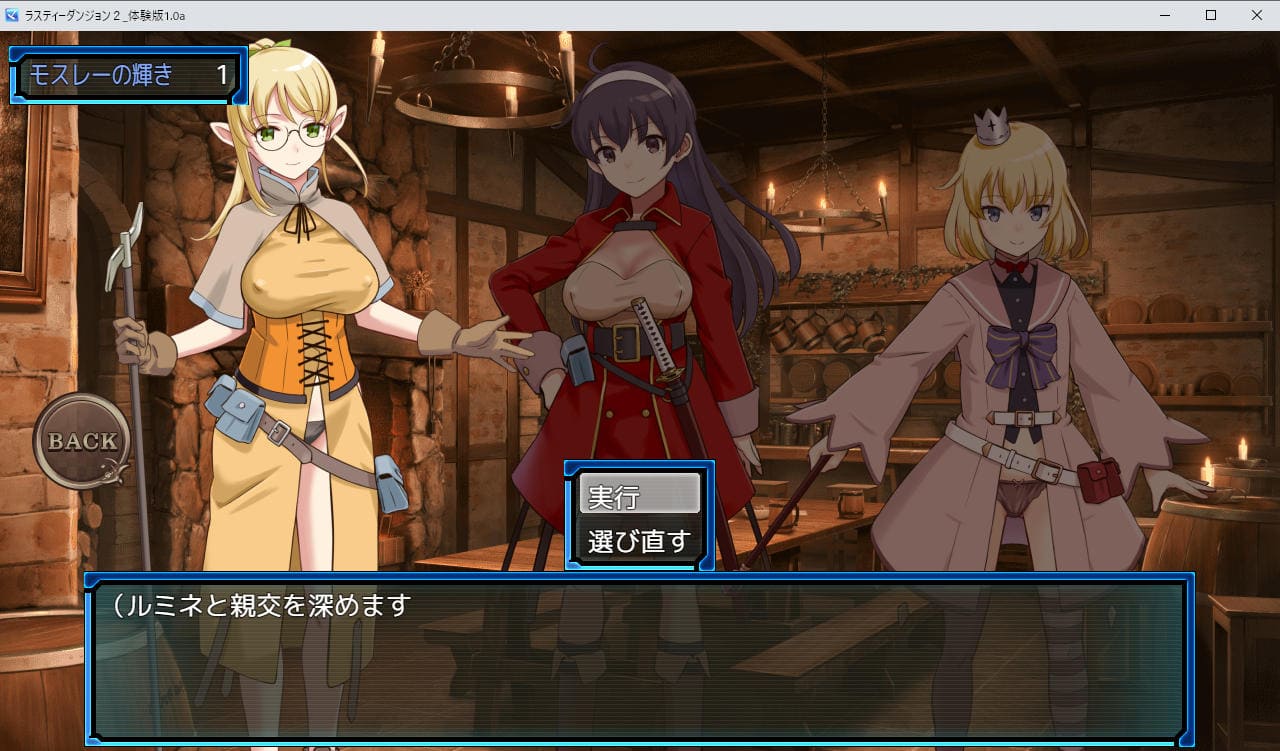Screen dimensions: 1280x751
Task: Click the round BACK button
Action: click(x=82, y=441)
